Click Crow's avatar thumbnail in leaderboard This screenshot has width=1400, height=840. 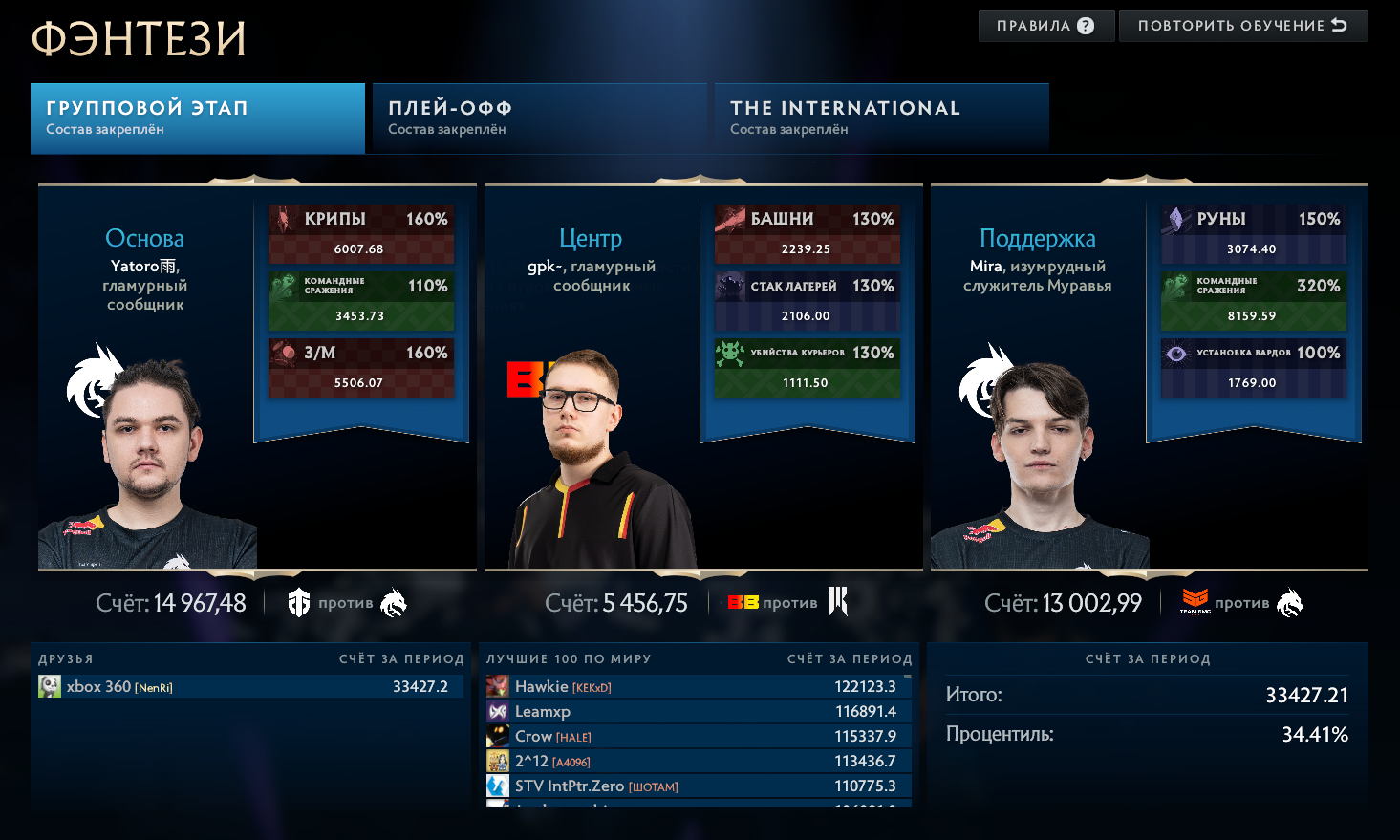click(x=499, y=736)
